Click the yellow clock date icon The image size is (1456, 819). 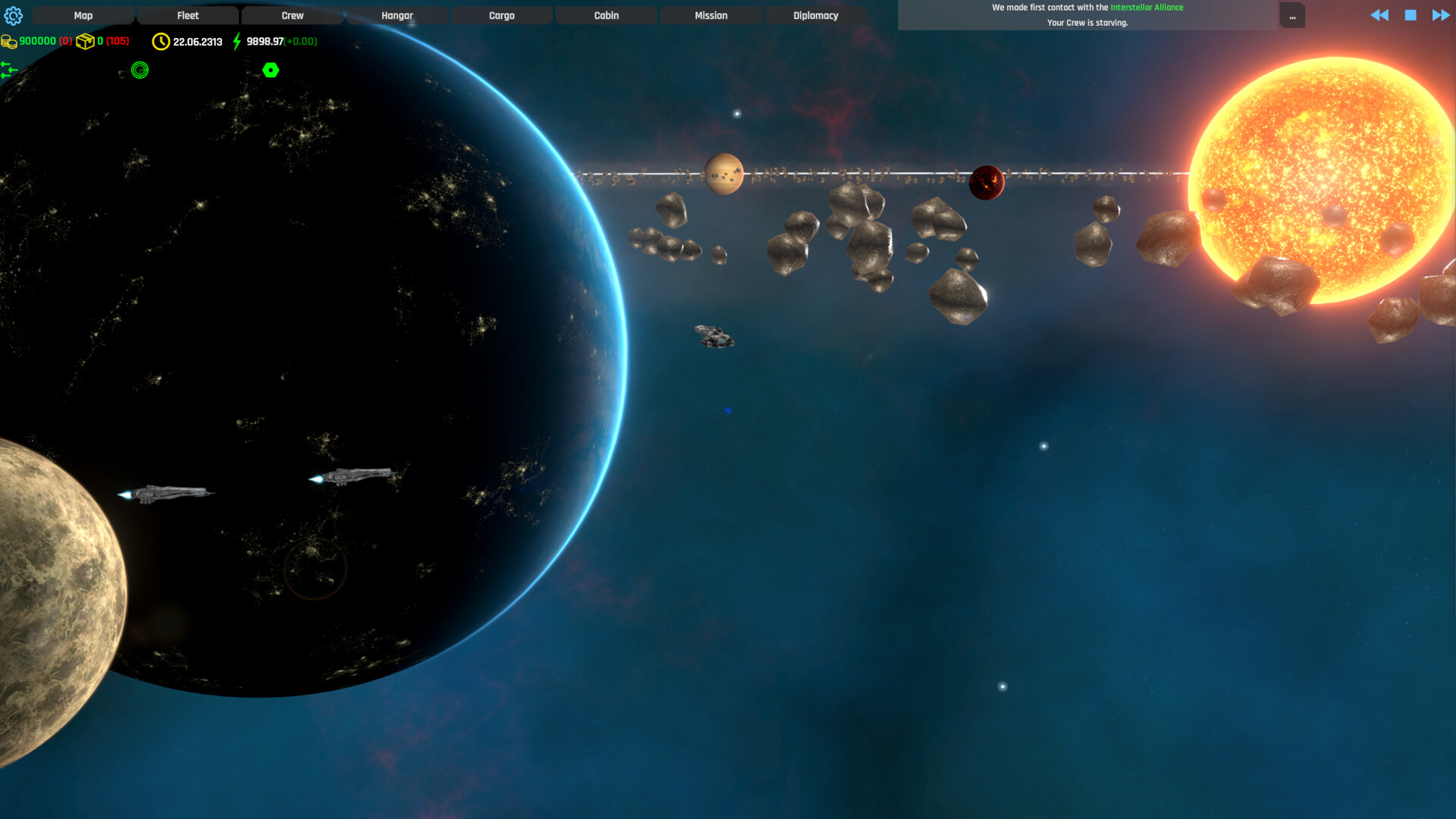point(160,42)
